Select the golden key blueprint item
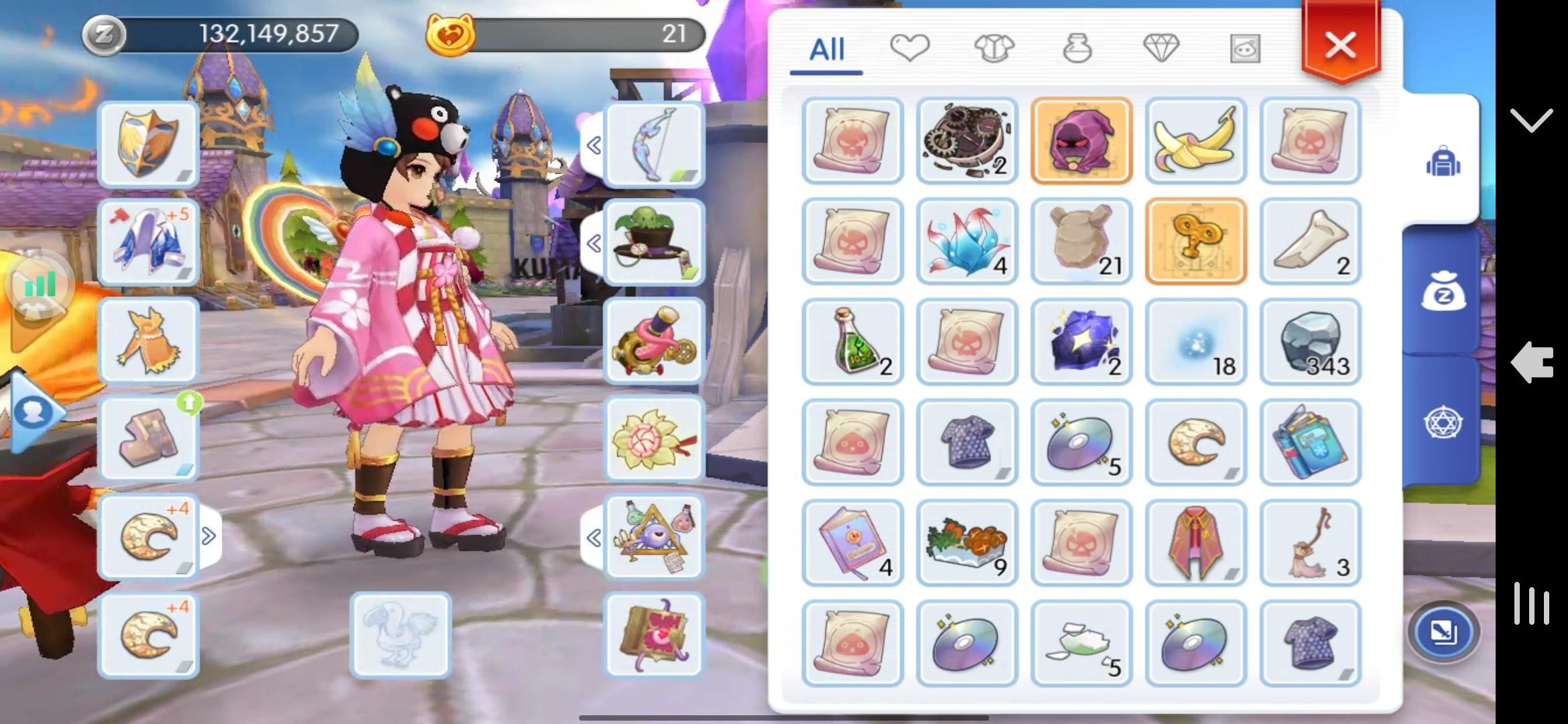This screenshot has height=724, width=1568. (x=1195, y=241)
